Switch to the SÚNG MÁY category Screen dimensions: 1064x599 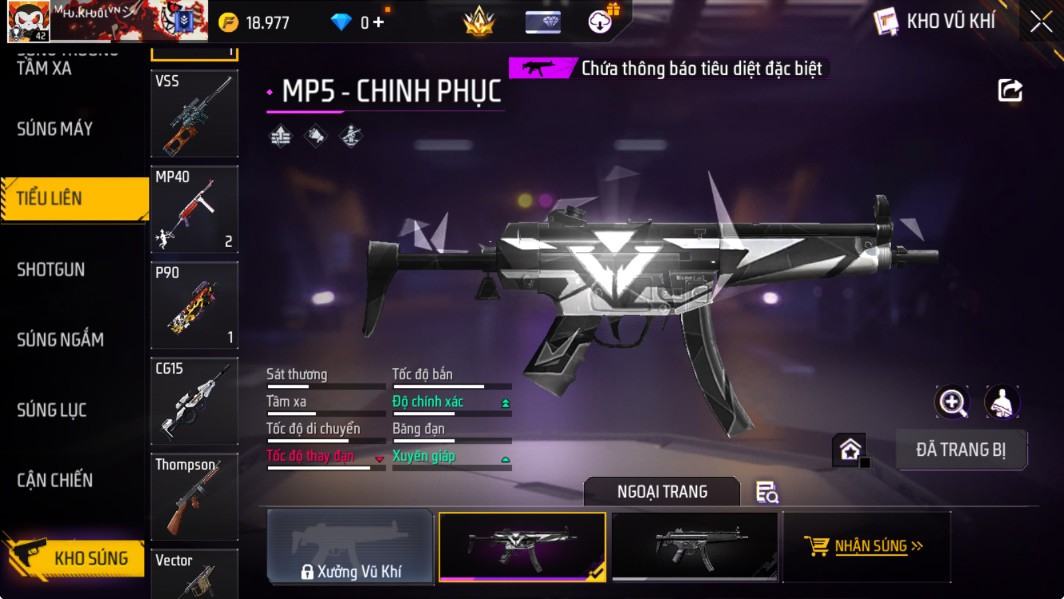click(55, 129)
